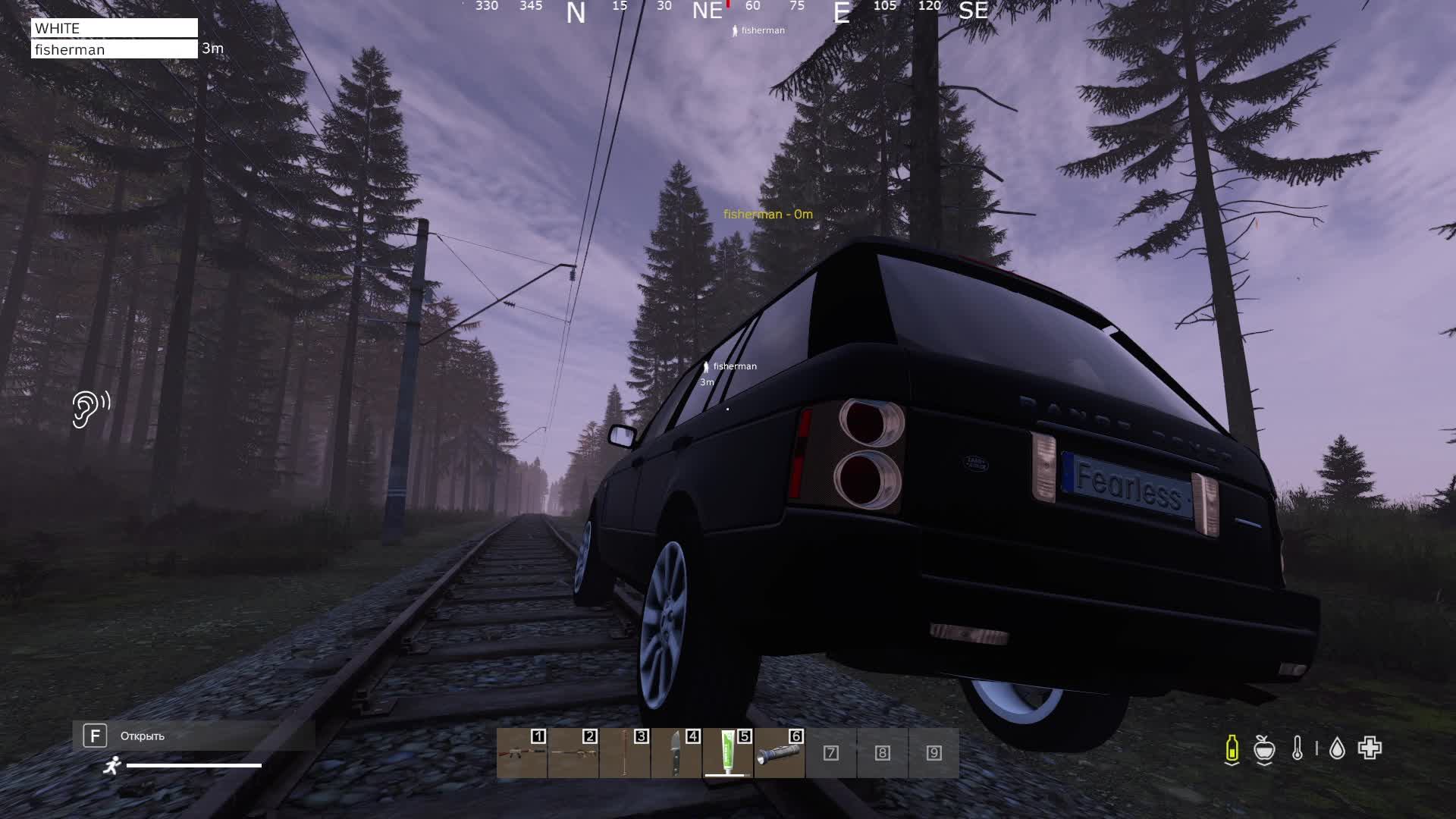Click the yellow water bottle thirst icon
1456x819 pixels.
click(1232, 749)
